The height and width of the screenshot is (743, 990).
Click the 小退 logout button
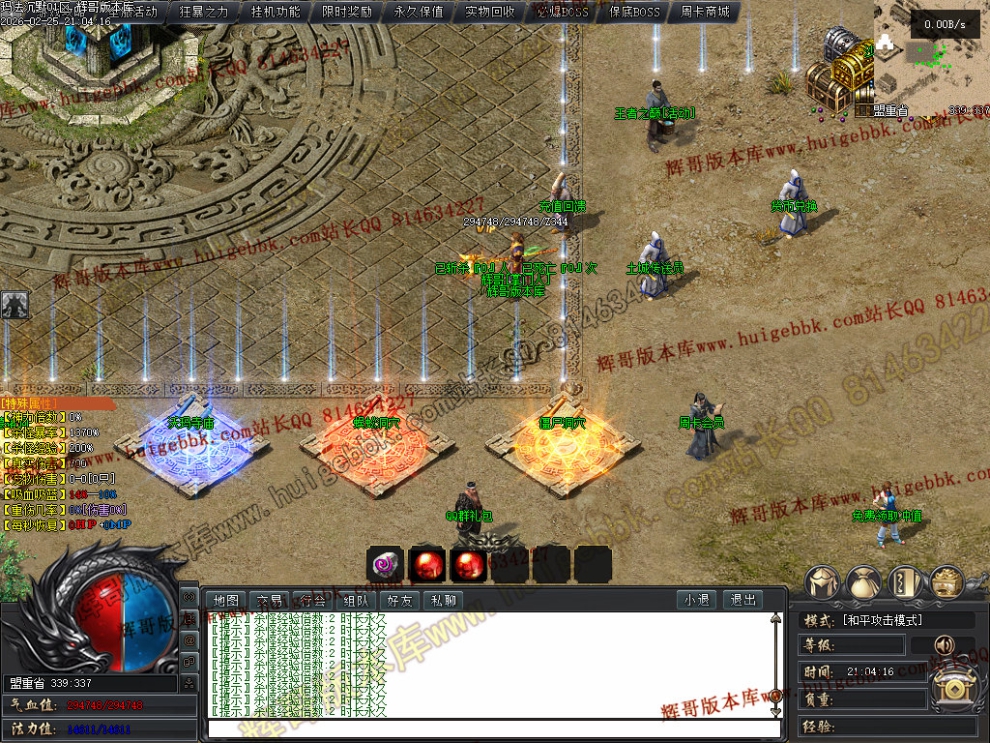[696, 601]
